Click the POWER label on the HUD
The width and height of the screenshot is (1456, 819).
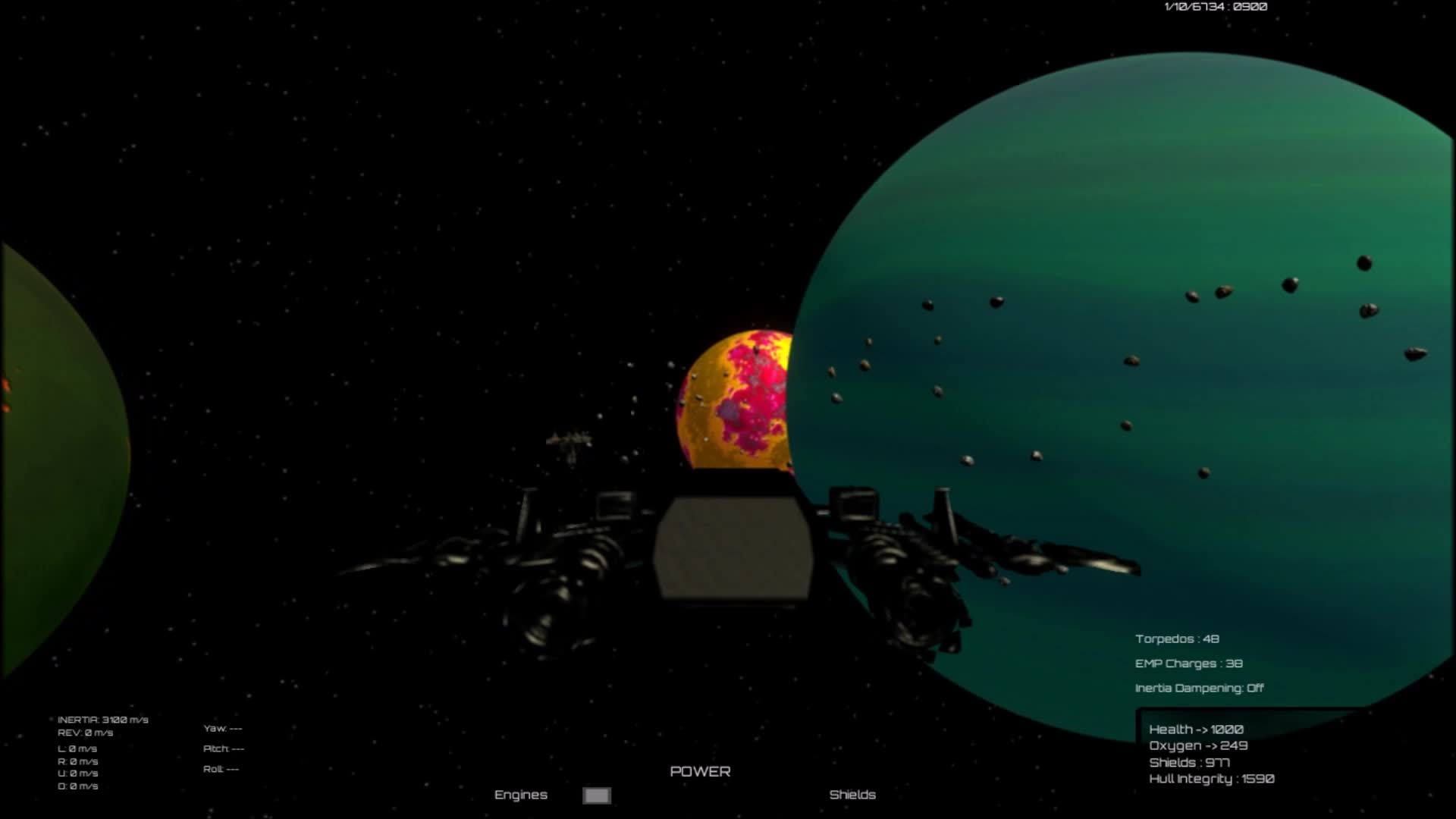click(700, 770)
